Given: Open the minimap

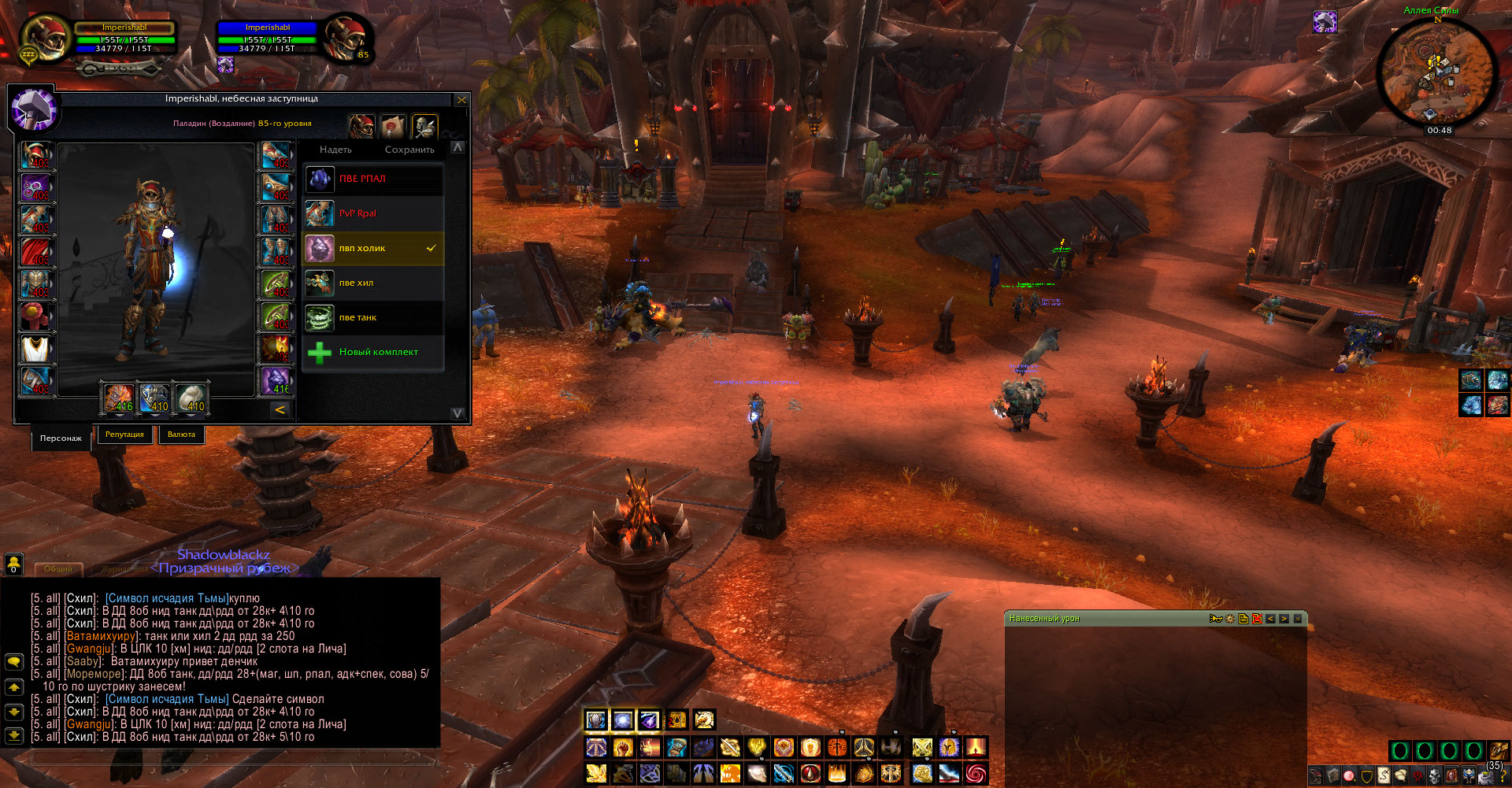Looking at the screenshot, I should point(1437,72).
